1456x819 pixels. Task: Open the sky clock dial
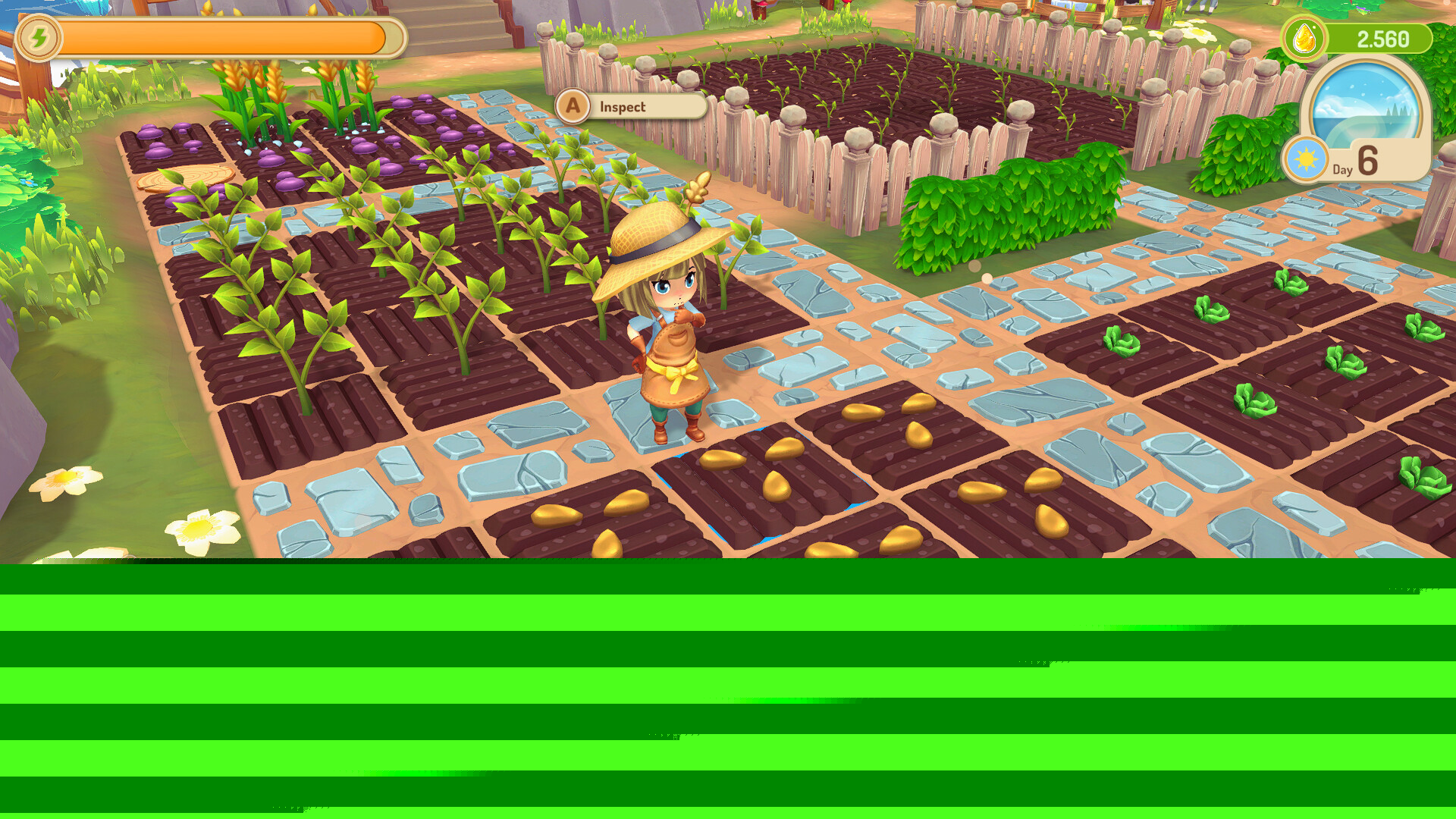(x=1366, y=103)
